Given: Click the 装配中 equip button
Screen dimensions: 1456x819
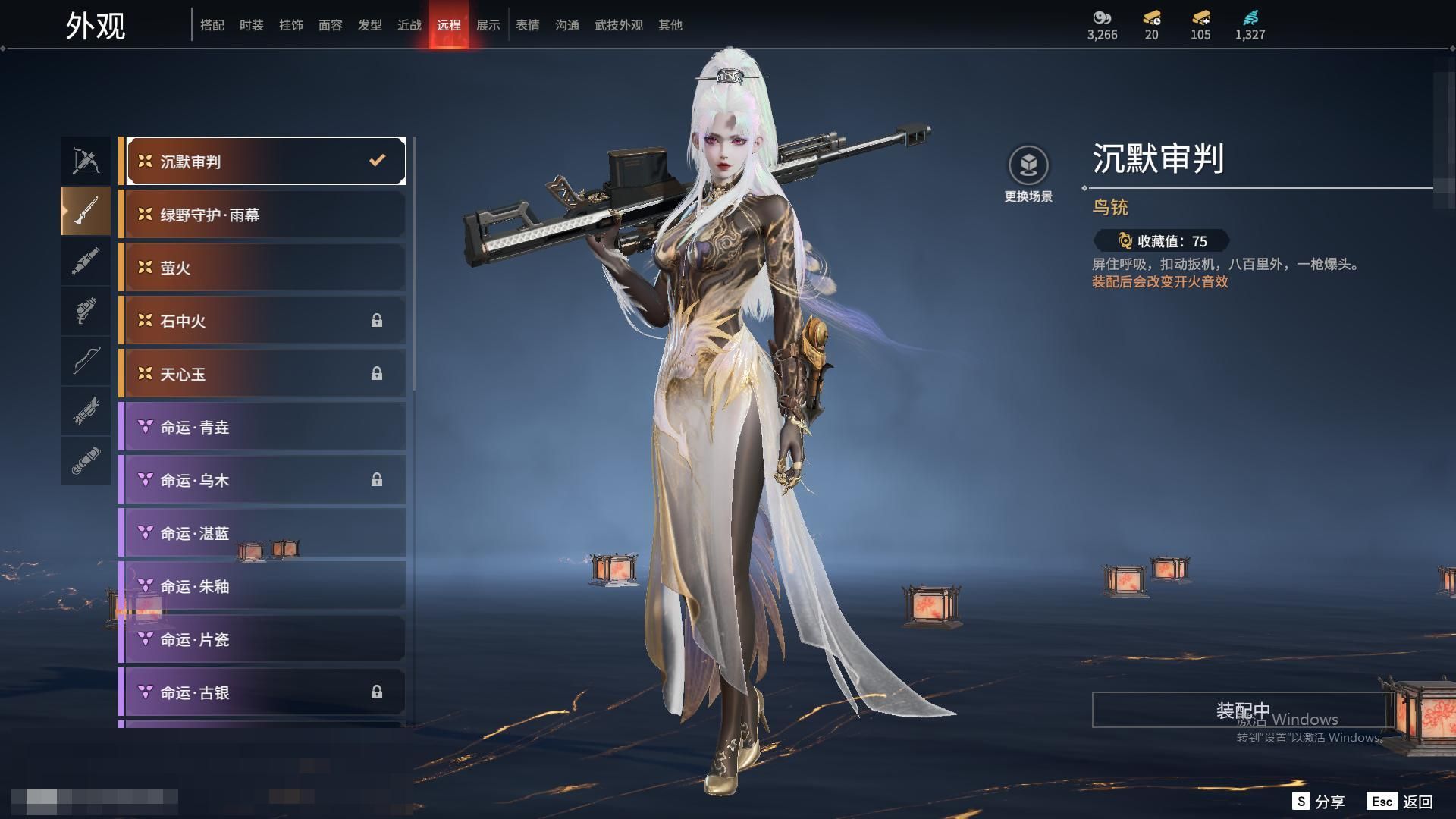Looking at the screenshot, I should point(1242,710).
